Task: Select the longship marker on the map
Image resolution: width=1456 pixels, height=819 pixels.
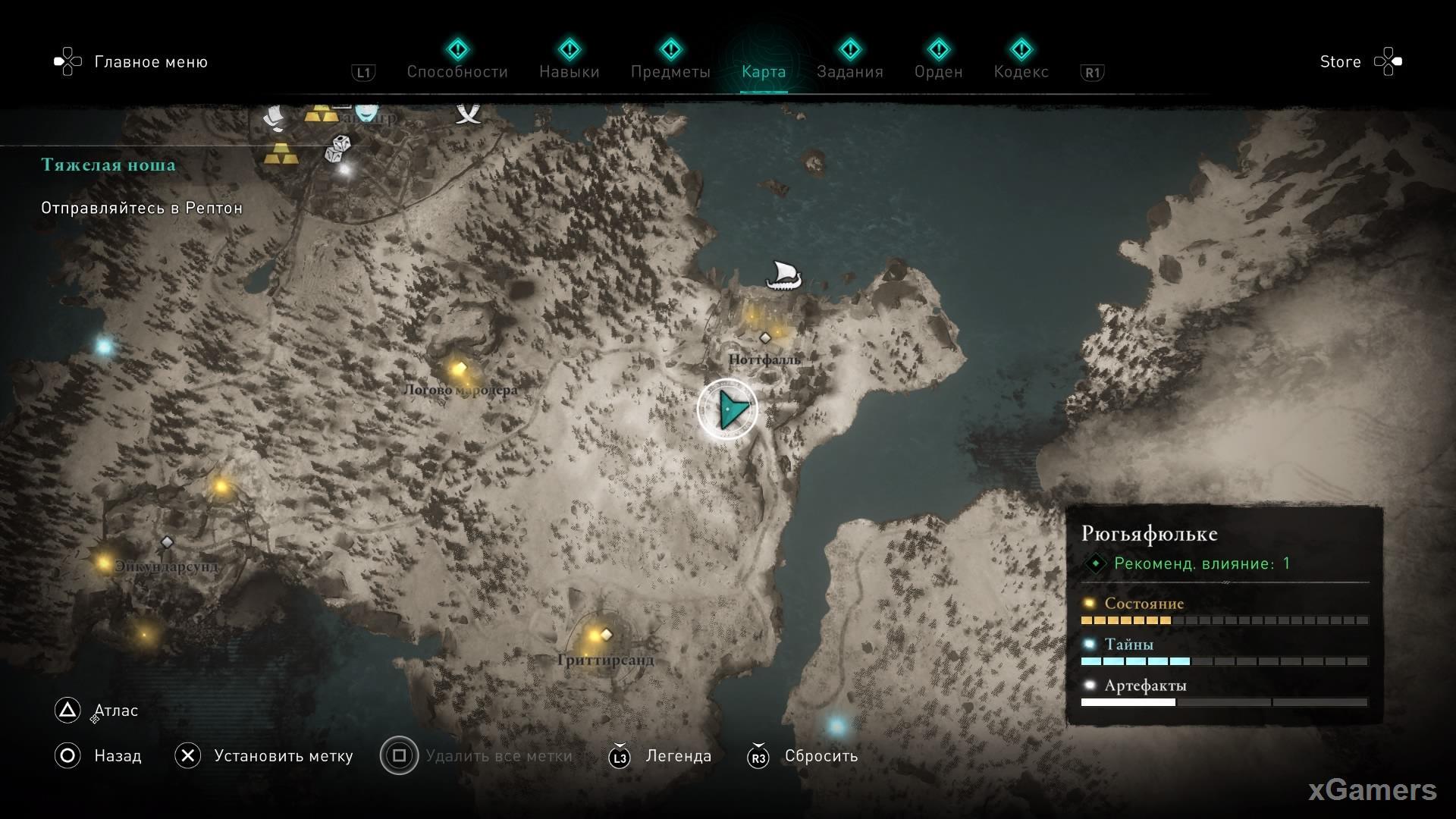Action: (783, 275)
